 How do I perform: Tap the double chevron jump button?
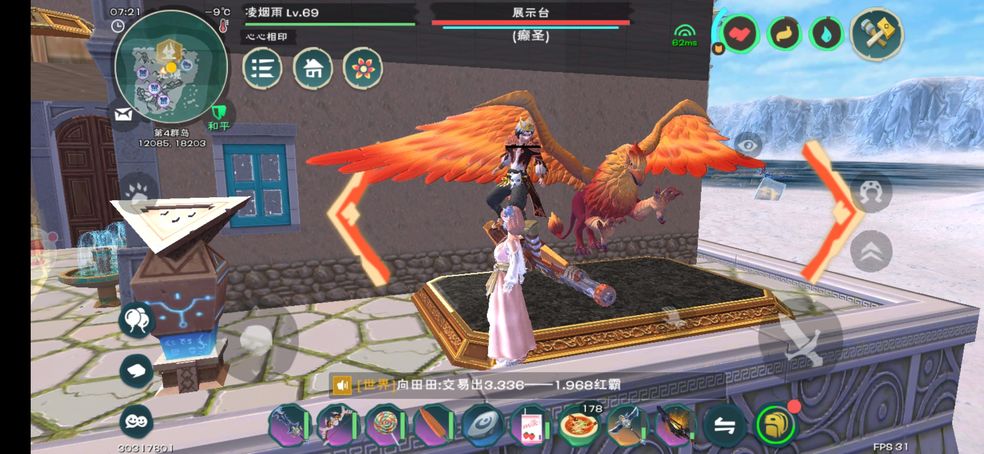[x=871, y=250]
